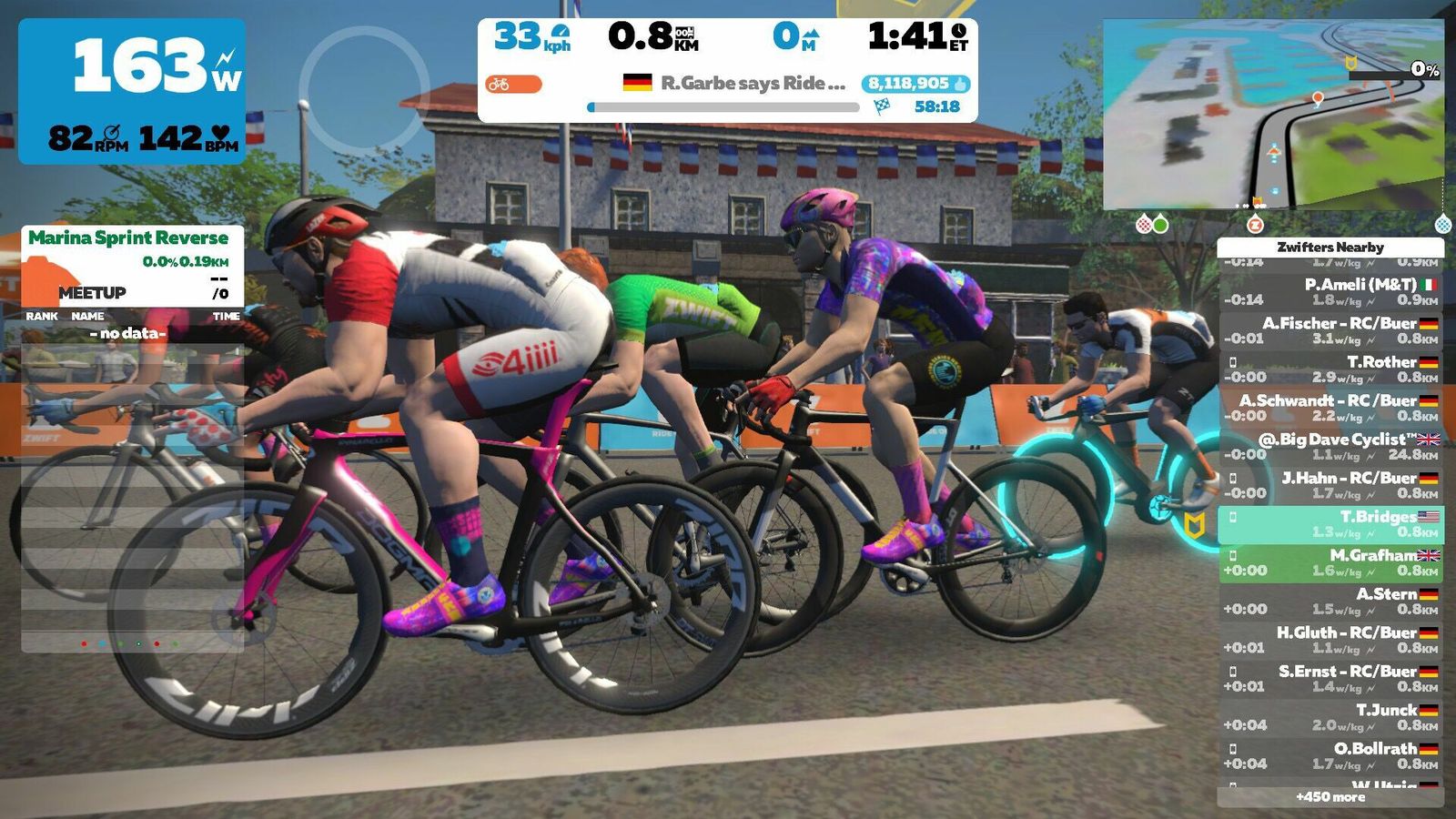Open the Marina Sprint Reverse segment panel
The width and height of the screenshot is (1456, 819).
[132, 264]
